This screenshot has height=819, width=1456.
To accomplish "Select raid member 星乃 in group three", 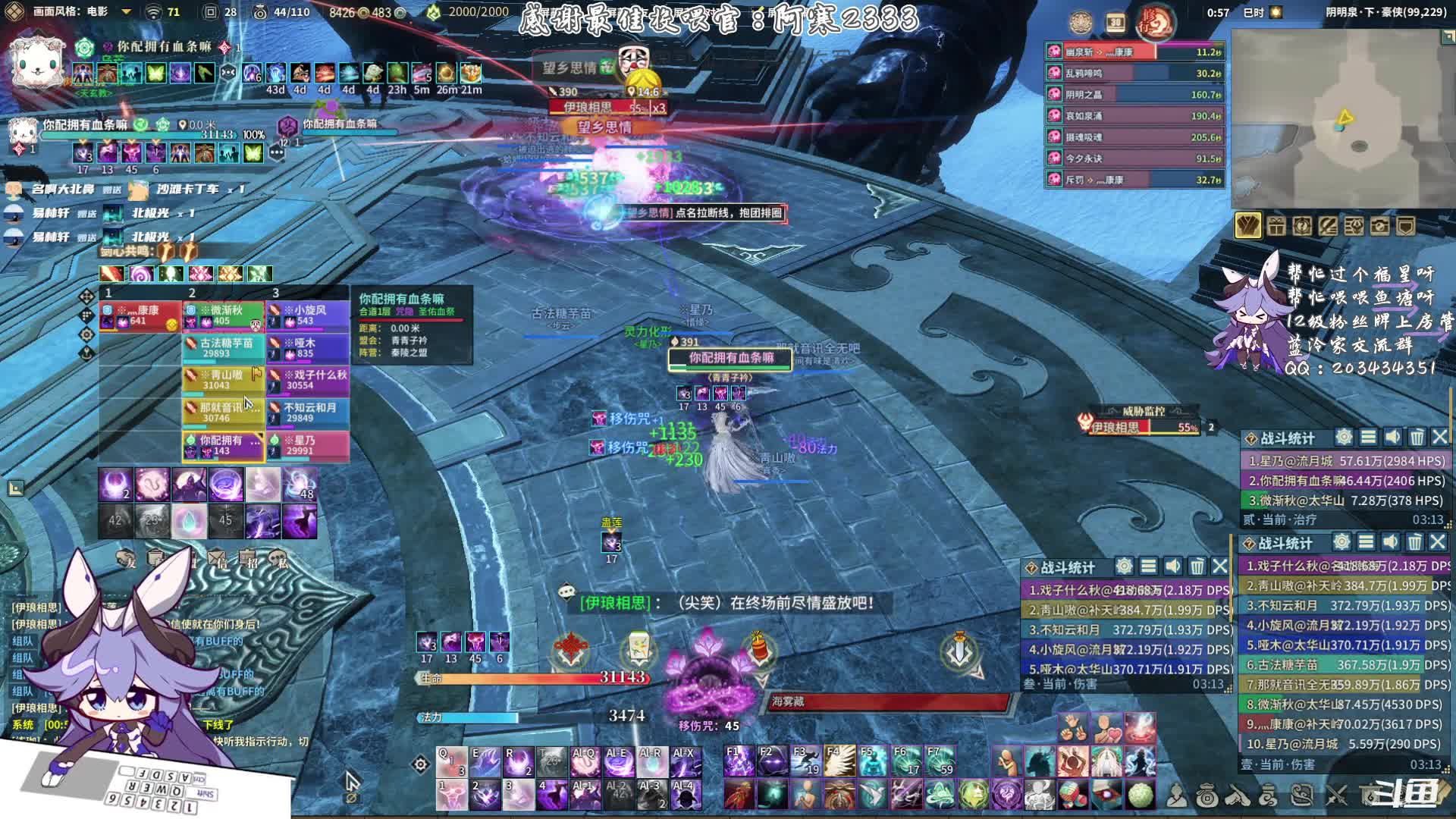I will point(307,445).
